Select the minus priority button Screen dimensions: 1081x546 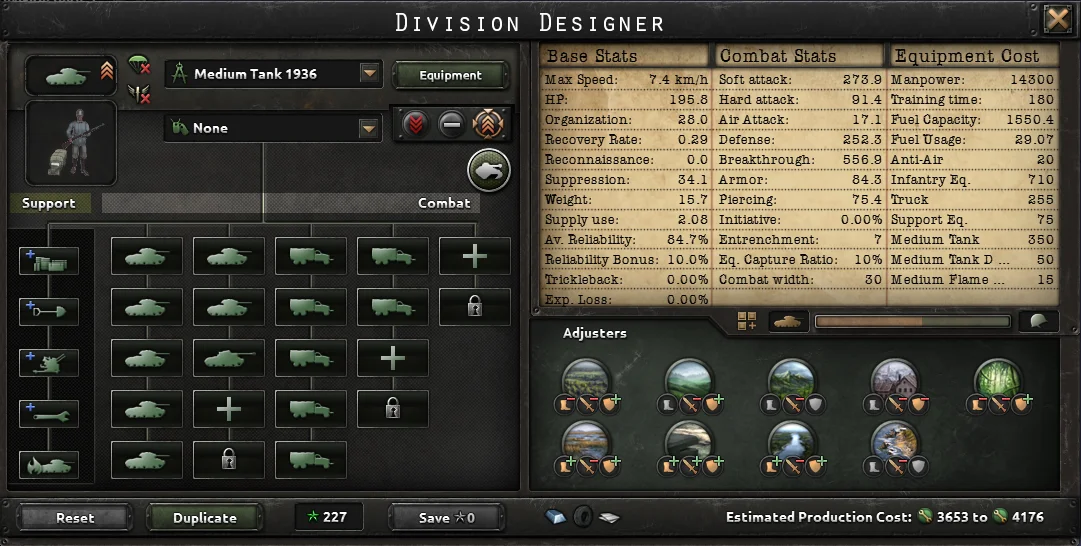pyautogui.click(x=452, y=125)
